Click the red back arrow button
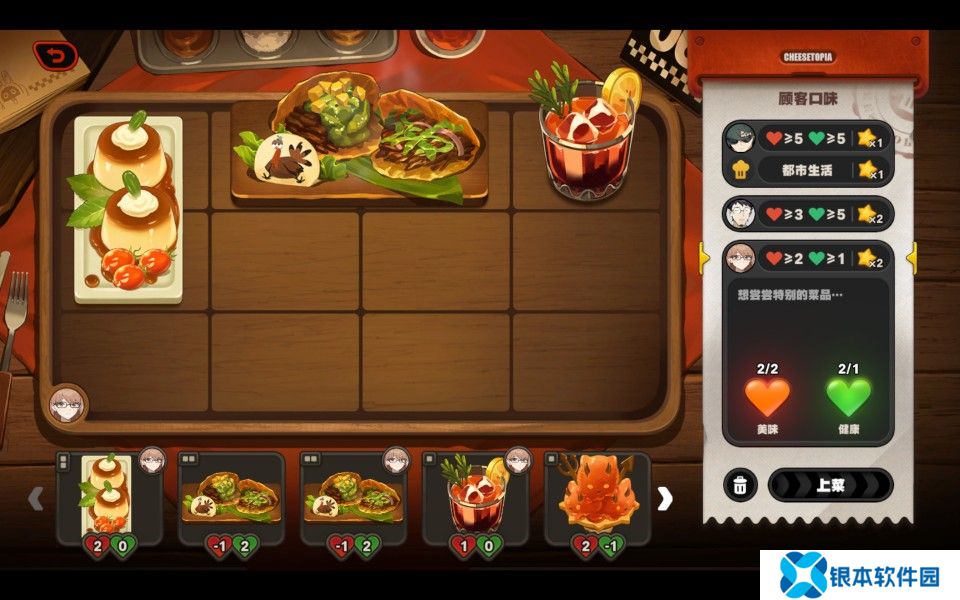 [x=55, y=56]
